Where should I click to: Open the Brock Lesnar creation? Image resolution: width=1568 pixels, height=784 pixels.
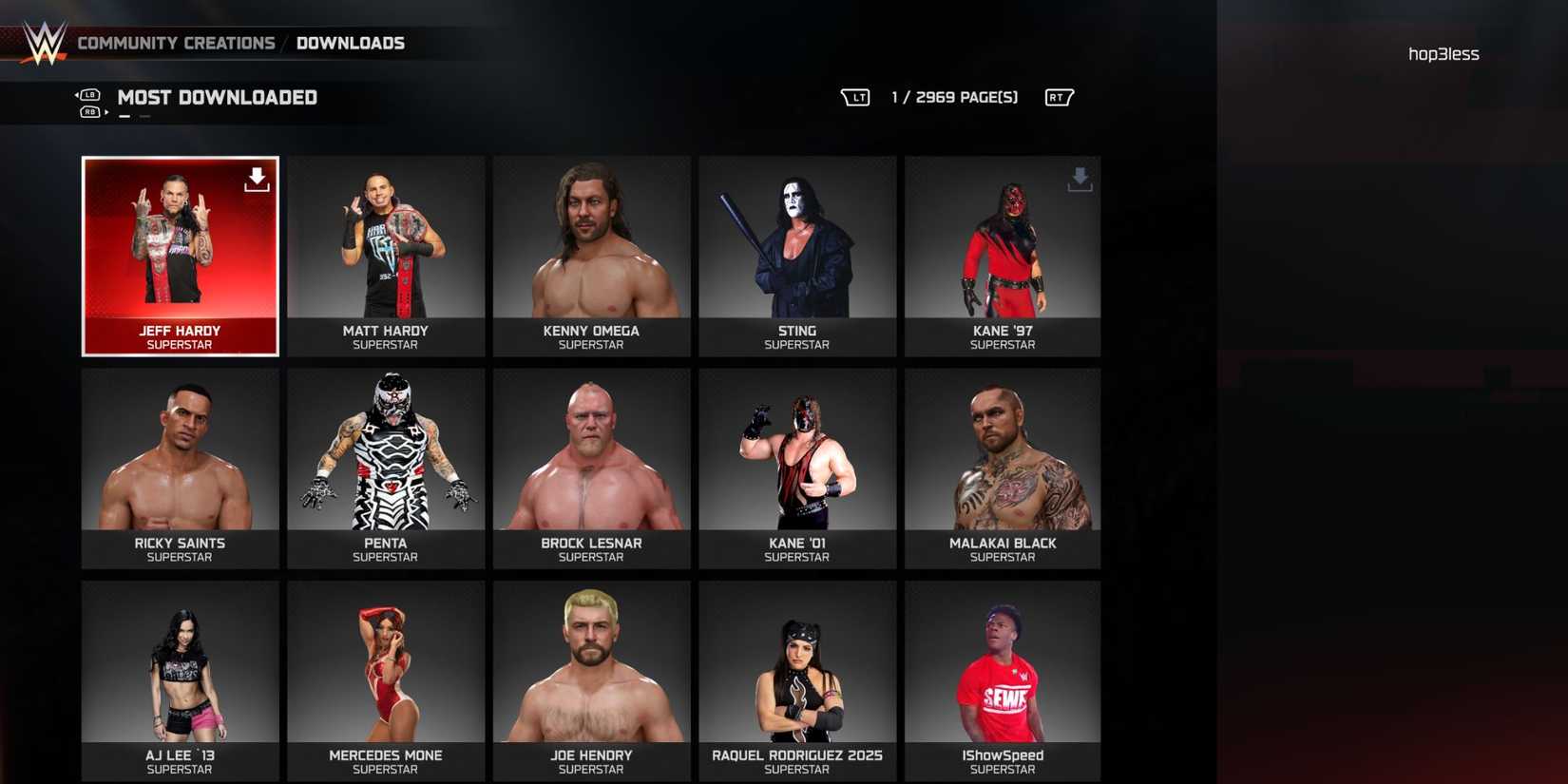click(591, 468)
